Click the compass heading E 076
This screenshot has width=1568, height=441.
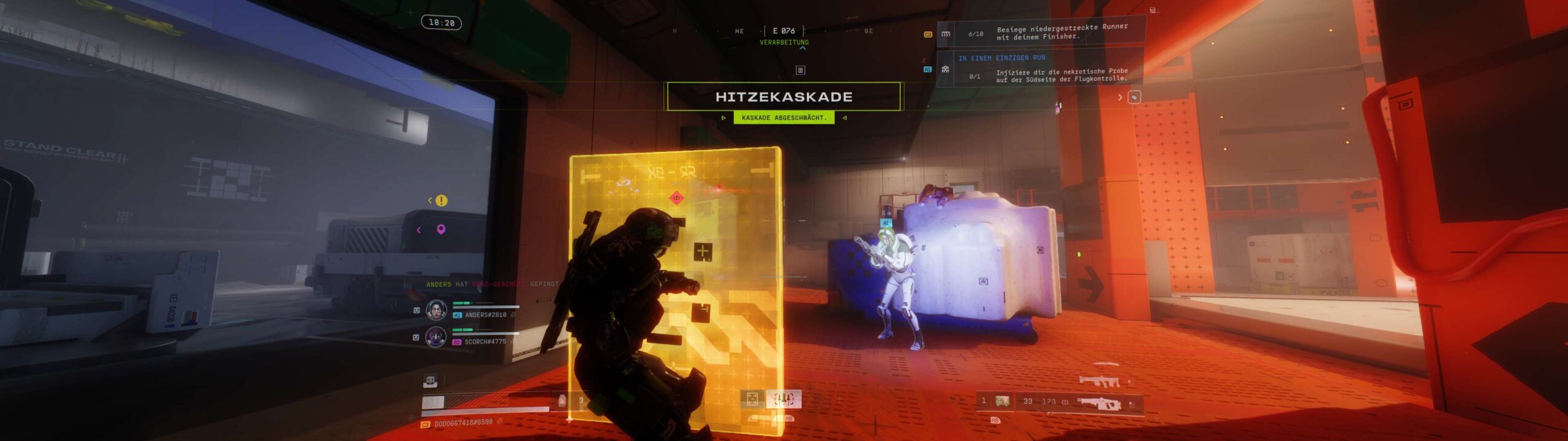783,31
